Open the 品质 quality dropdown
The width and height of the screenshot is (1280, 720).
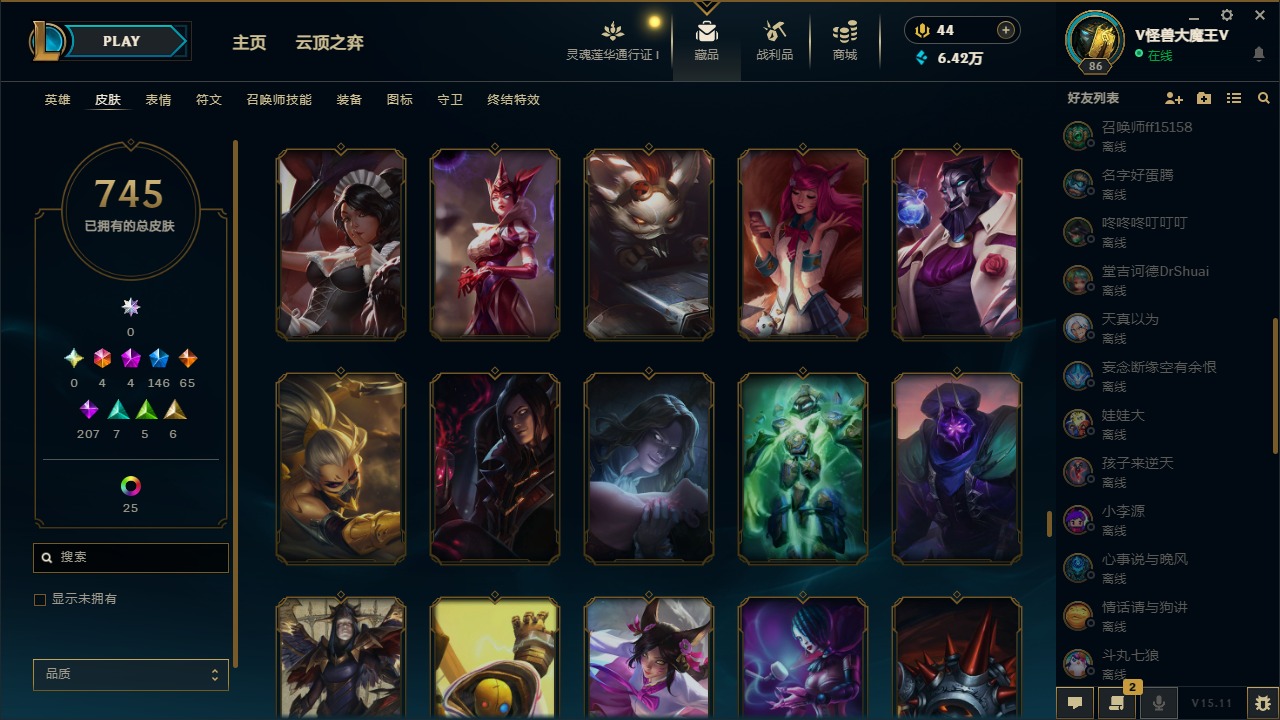pos(130,674)
